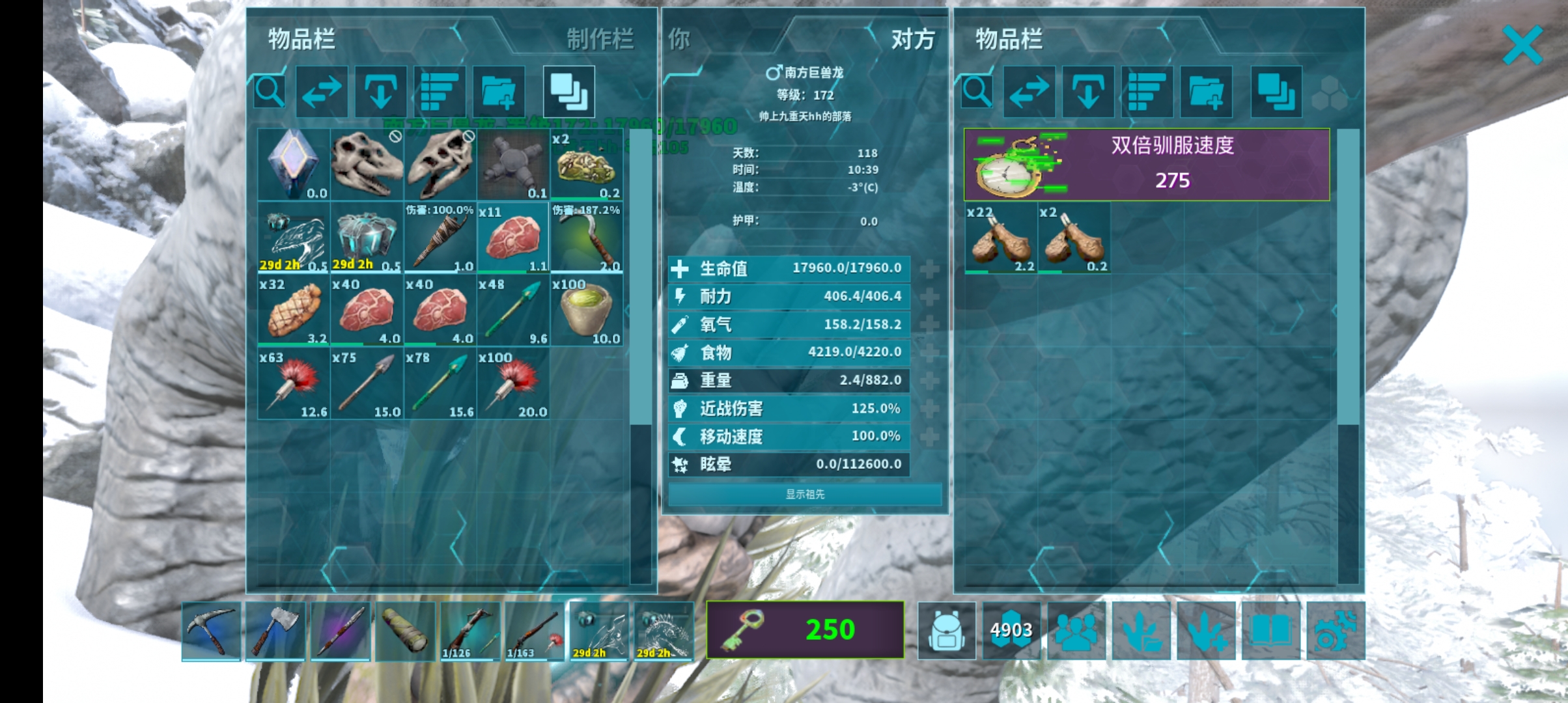1568x703 pixels.
Task: Click the 显示祖先 show ancestors button
Action: click(x=805, y=494)
